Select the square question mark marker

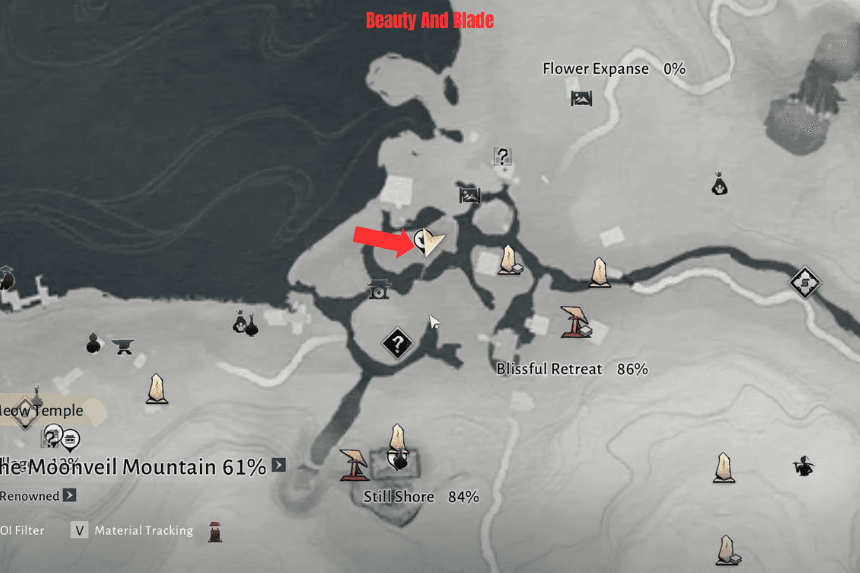[x=503, y=156]
